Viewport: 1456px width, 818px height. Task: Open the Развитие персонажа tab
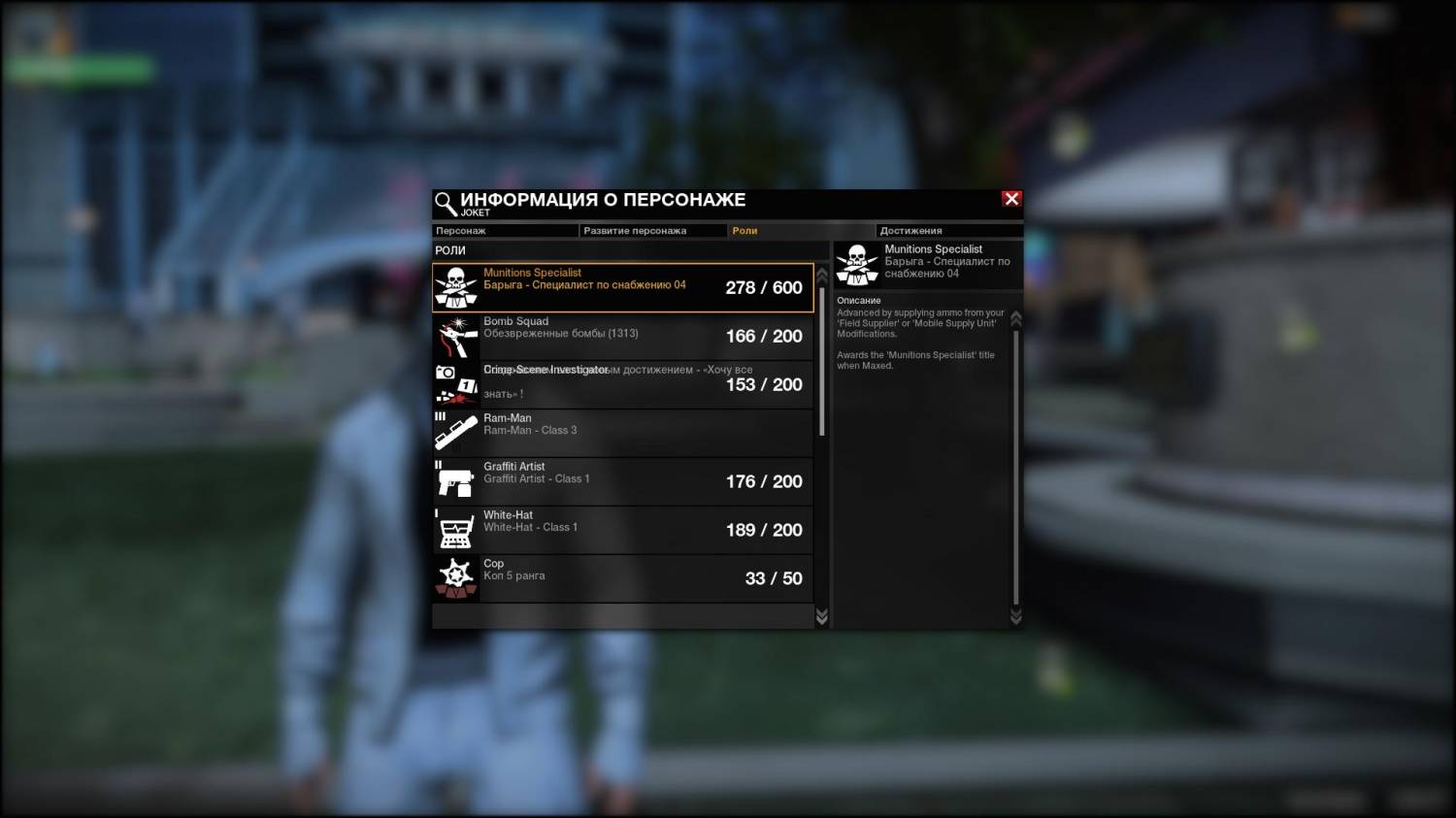652,231
